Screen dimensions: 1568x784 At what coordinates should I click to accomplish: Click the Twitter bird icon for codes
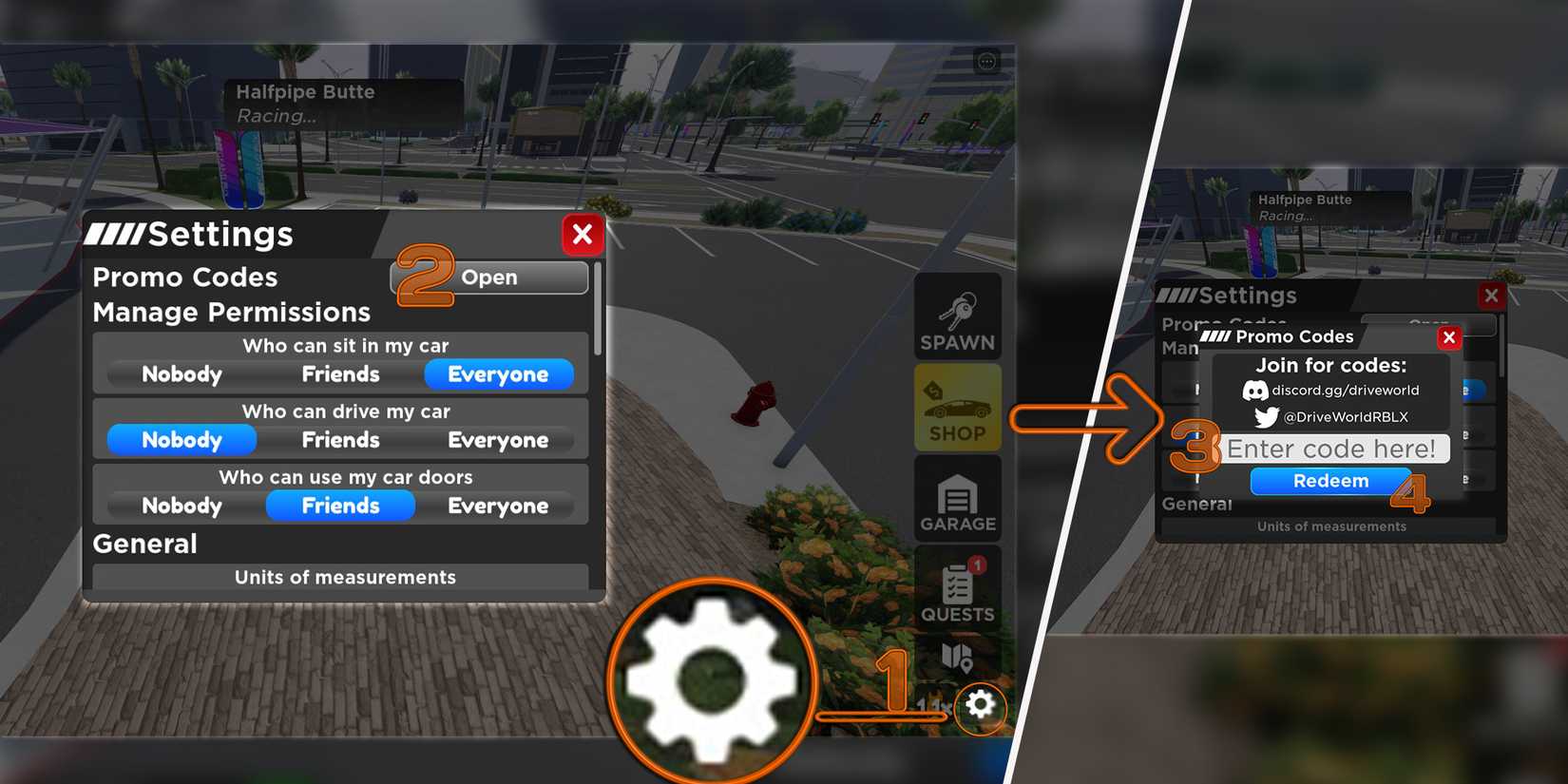tap(1265, 416)
